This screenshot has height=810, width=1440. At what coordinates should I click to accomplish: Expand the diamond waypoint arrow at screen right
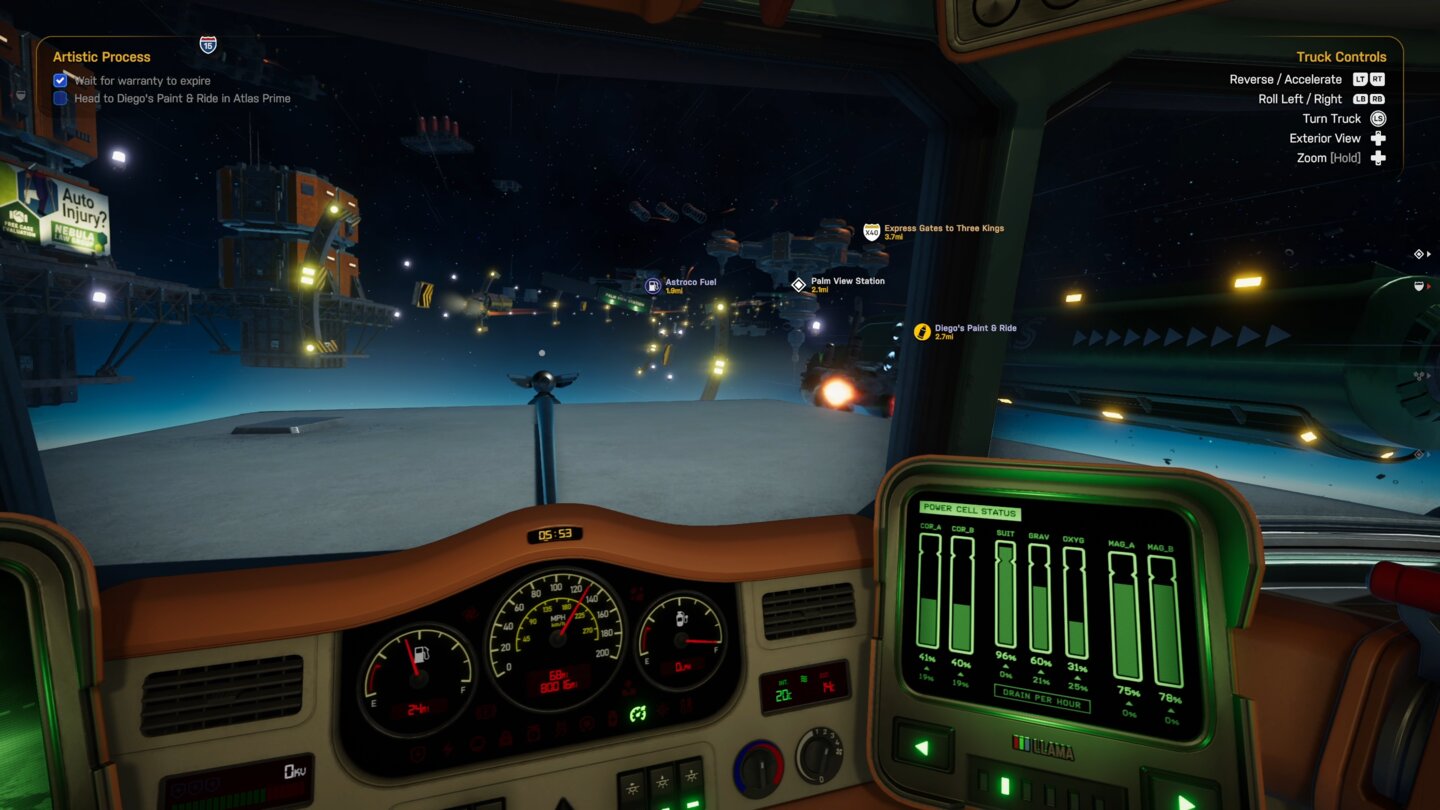[x=1428, y=254]
